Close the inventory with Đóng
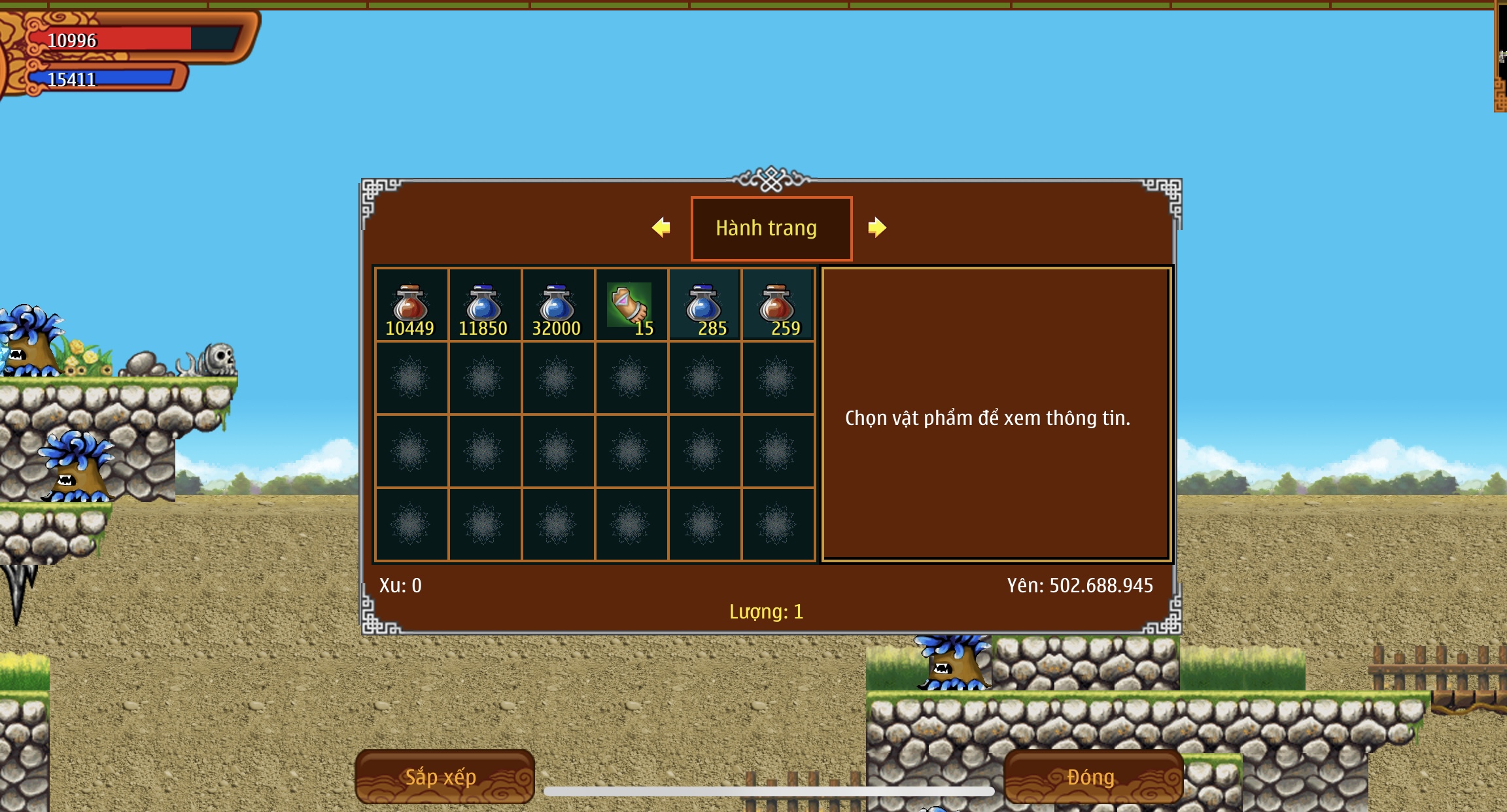 coord(1092,777)
